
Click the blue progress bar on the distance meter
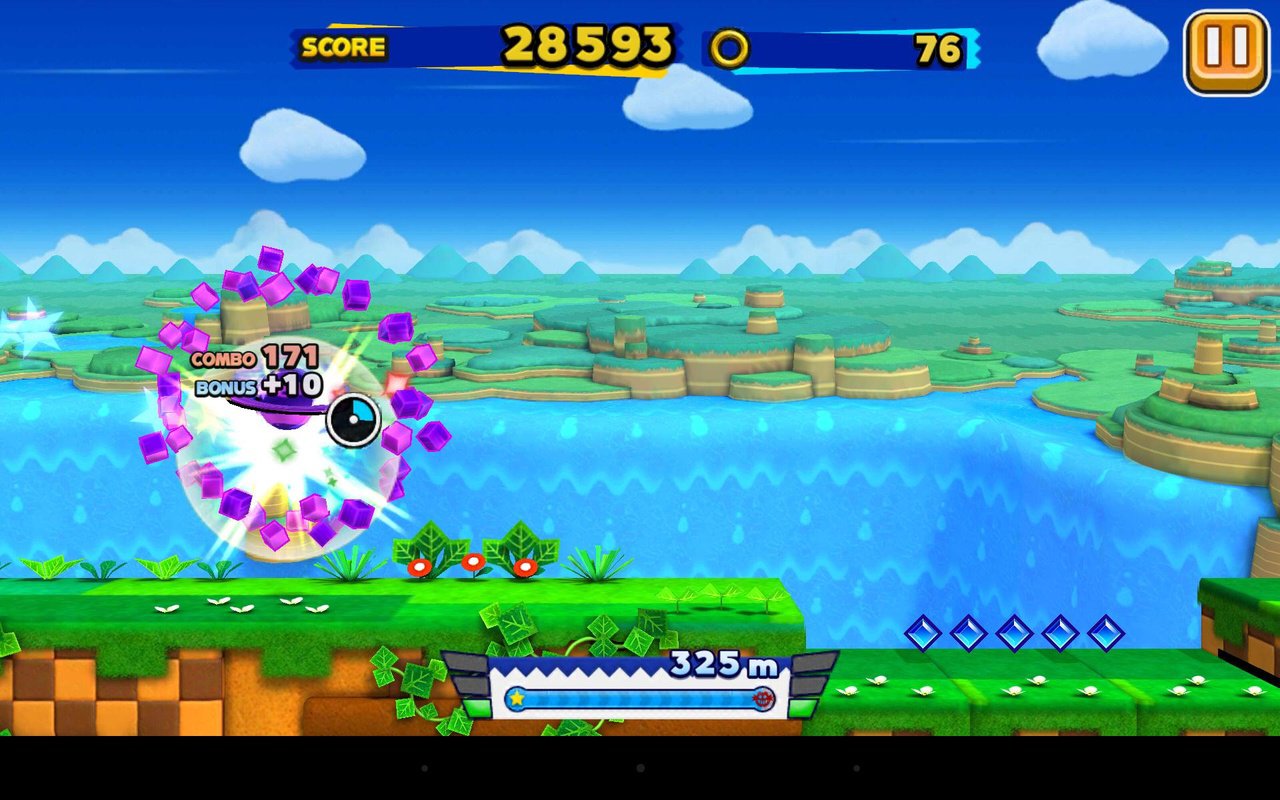click(640, 700)
